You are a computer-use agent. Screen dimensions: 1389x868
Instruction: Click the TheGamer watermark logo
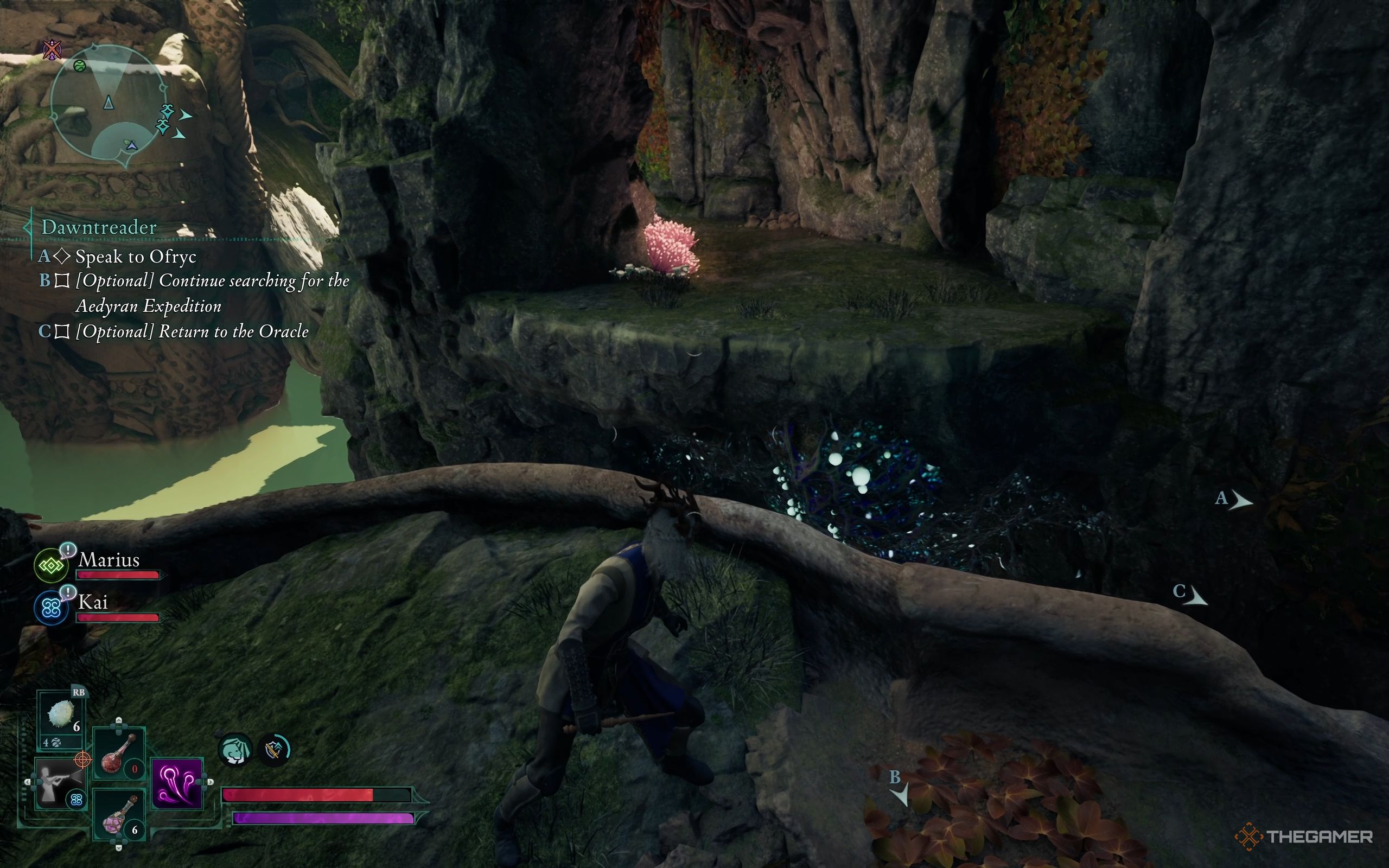1303,837
